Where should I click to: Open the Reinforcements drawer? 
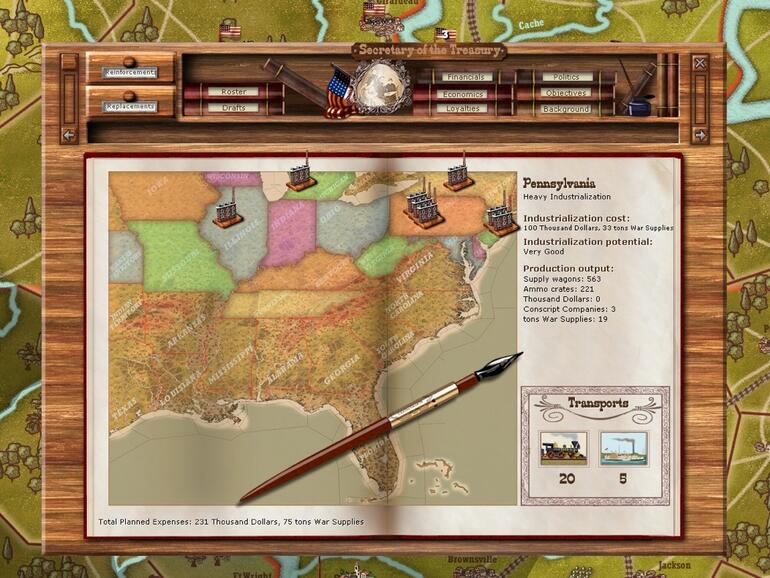[x=130, y=72]
